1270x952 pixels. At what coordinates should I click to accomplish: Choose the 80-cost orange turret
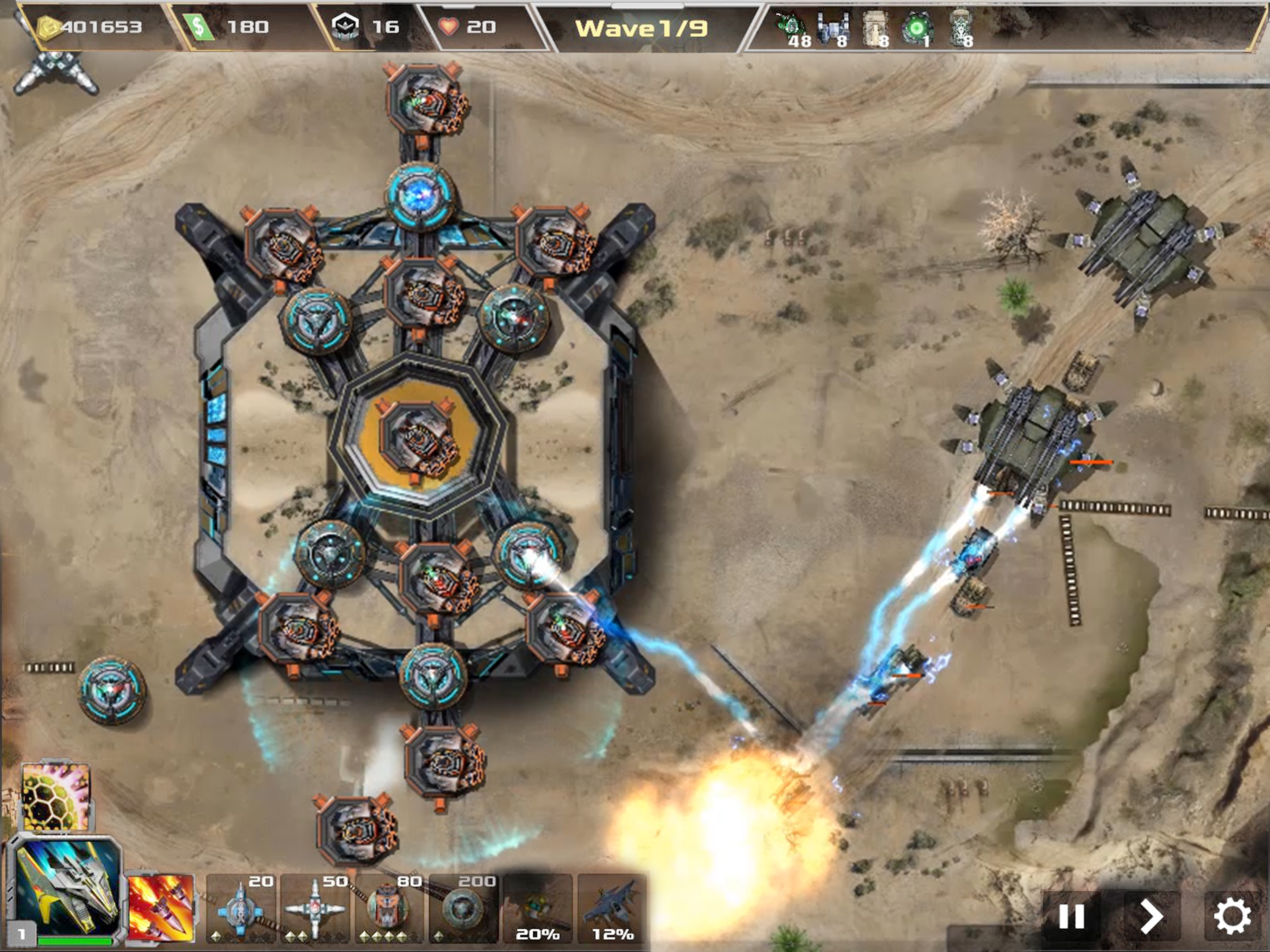389,908
